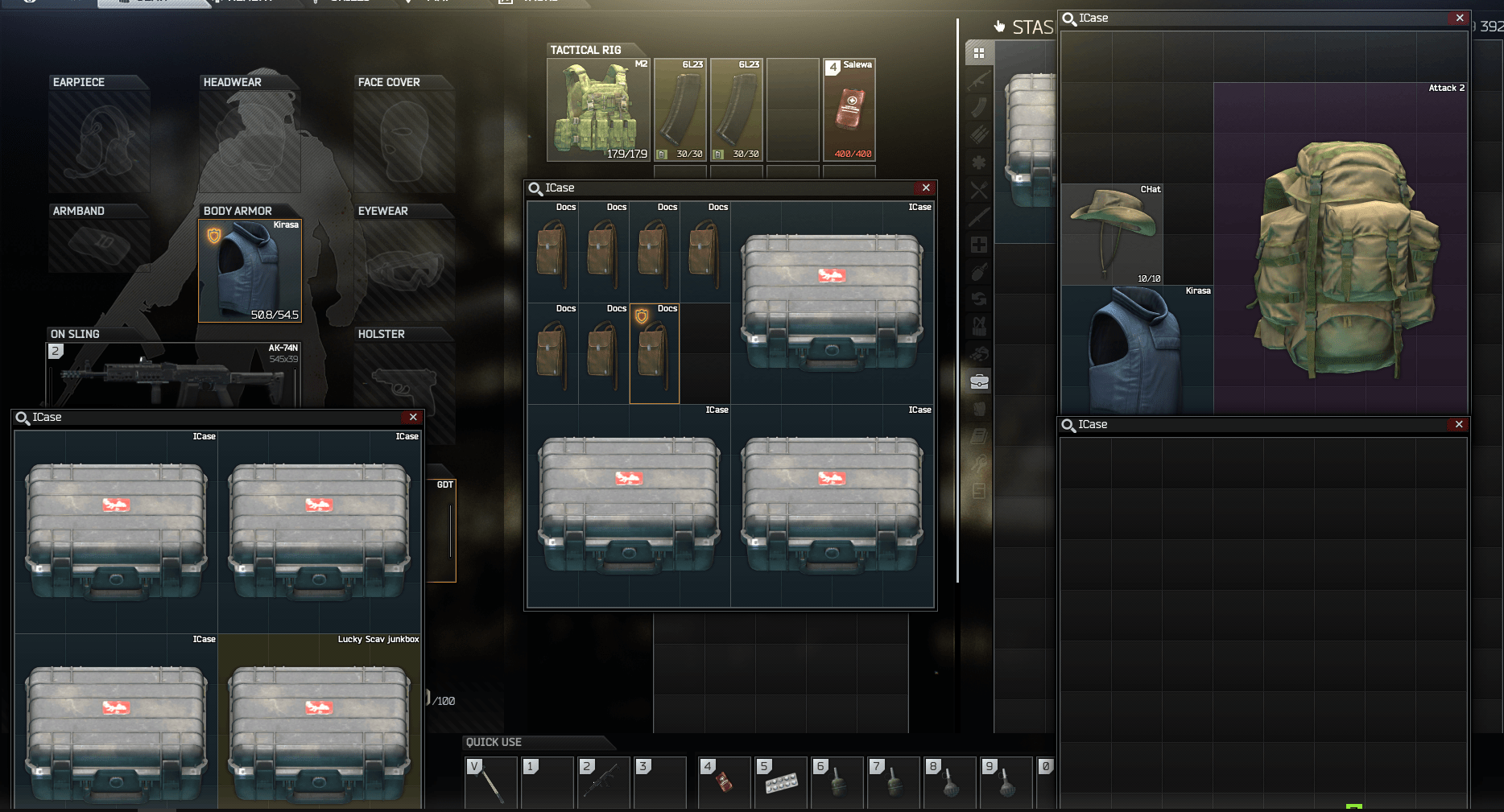Click quick use slot 5 with the pills
Screen dimensions: 1504x812
click(x=780, y=782)
